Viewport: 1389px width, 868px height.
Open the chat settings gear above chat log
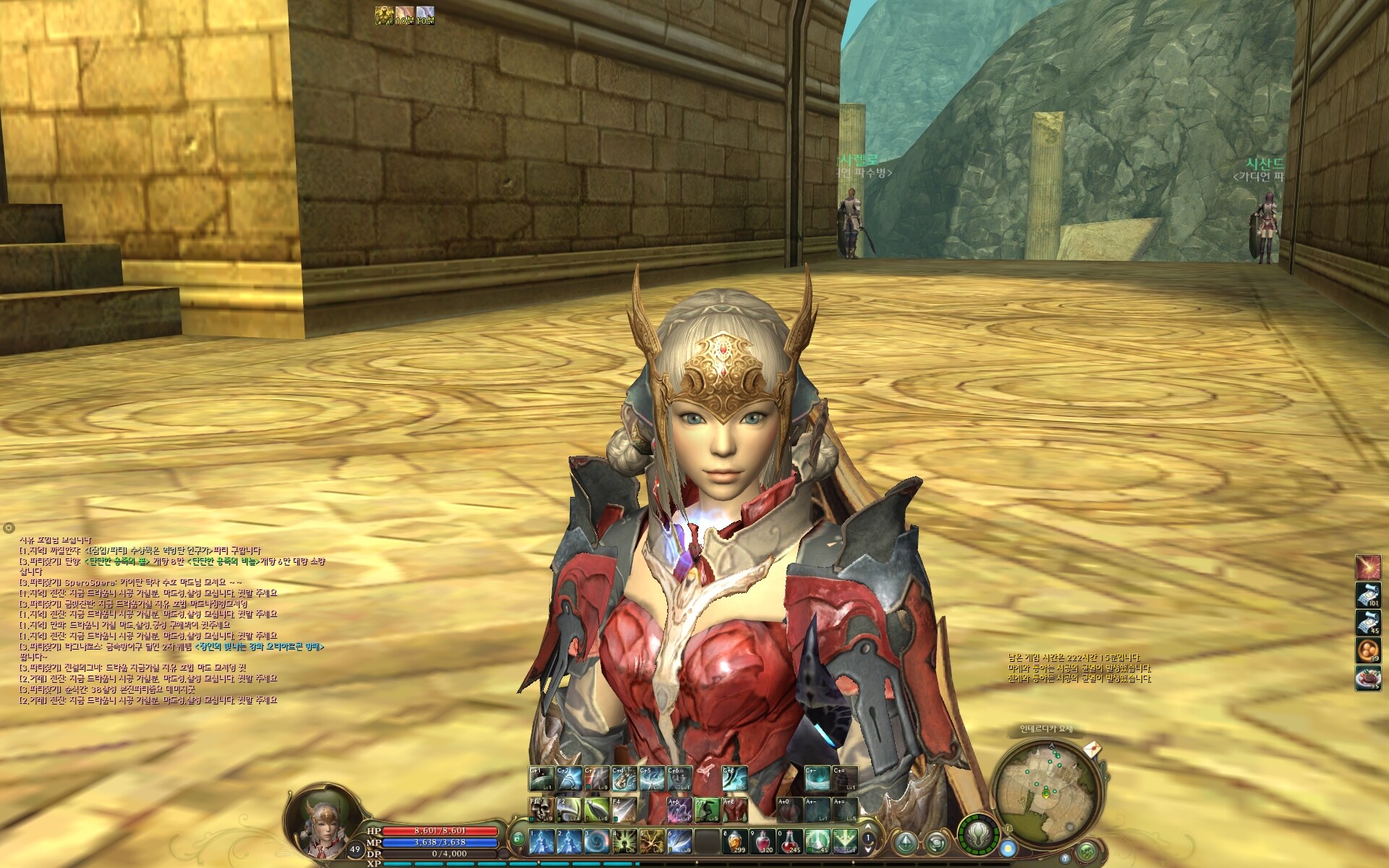click(x=9, y=528)
